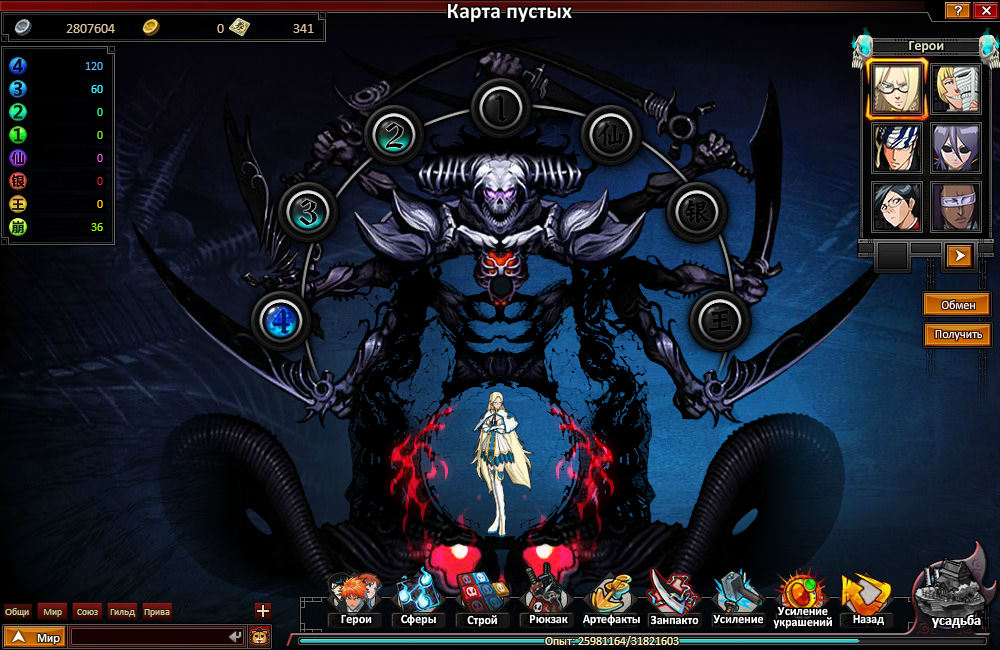Click the chat message input field

point(150,637)
